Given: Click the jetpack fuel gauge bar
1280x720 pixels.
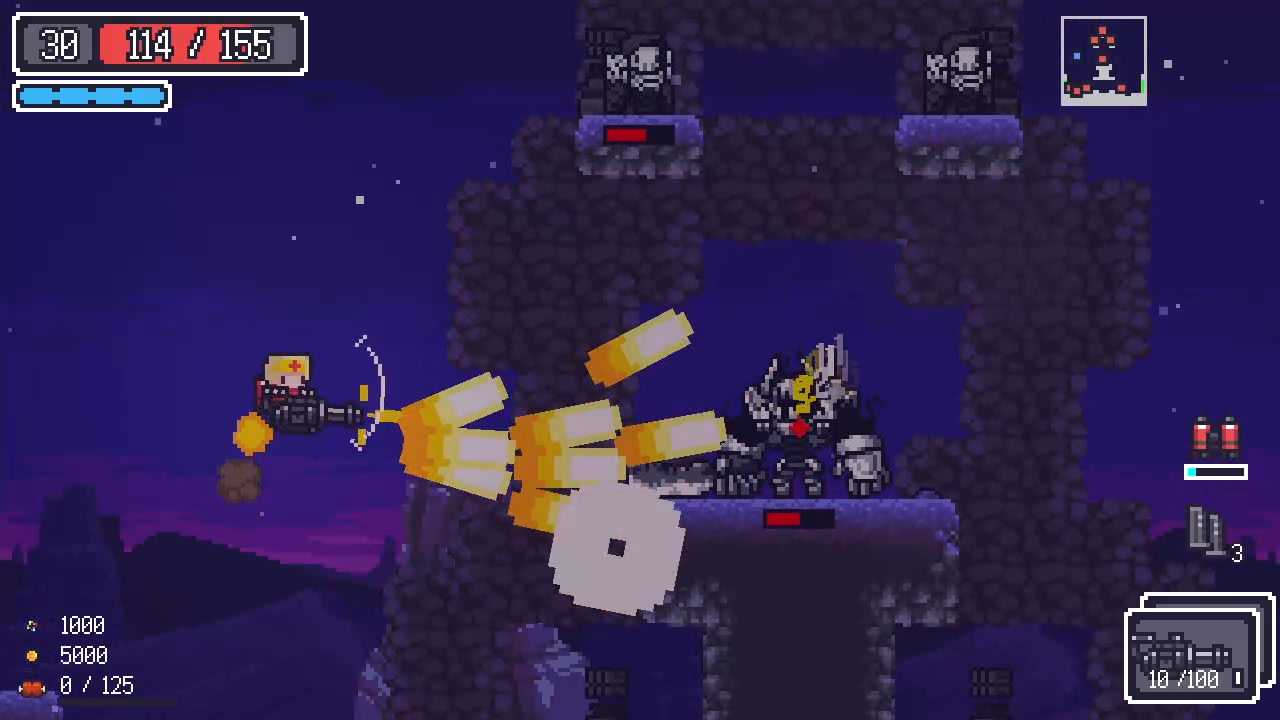Looking at the screenshot, I should point(1216,469).
